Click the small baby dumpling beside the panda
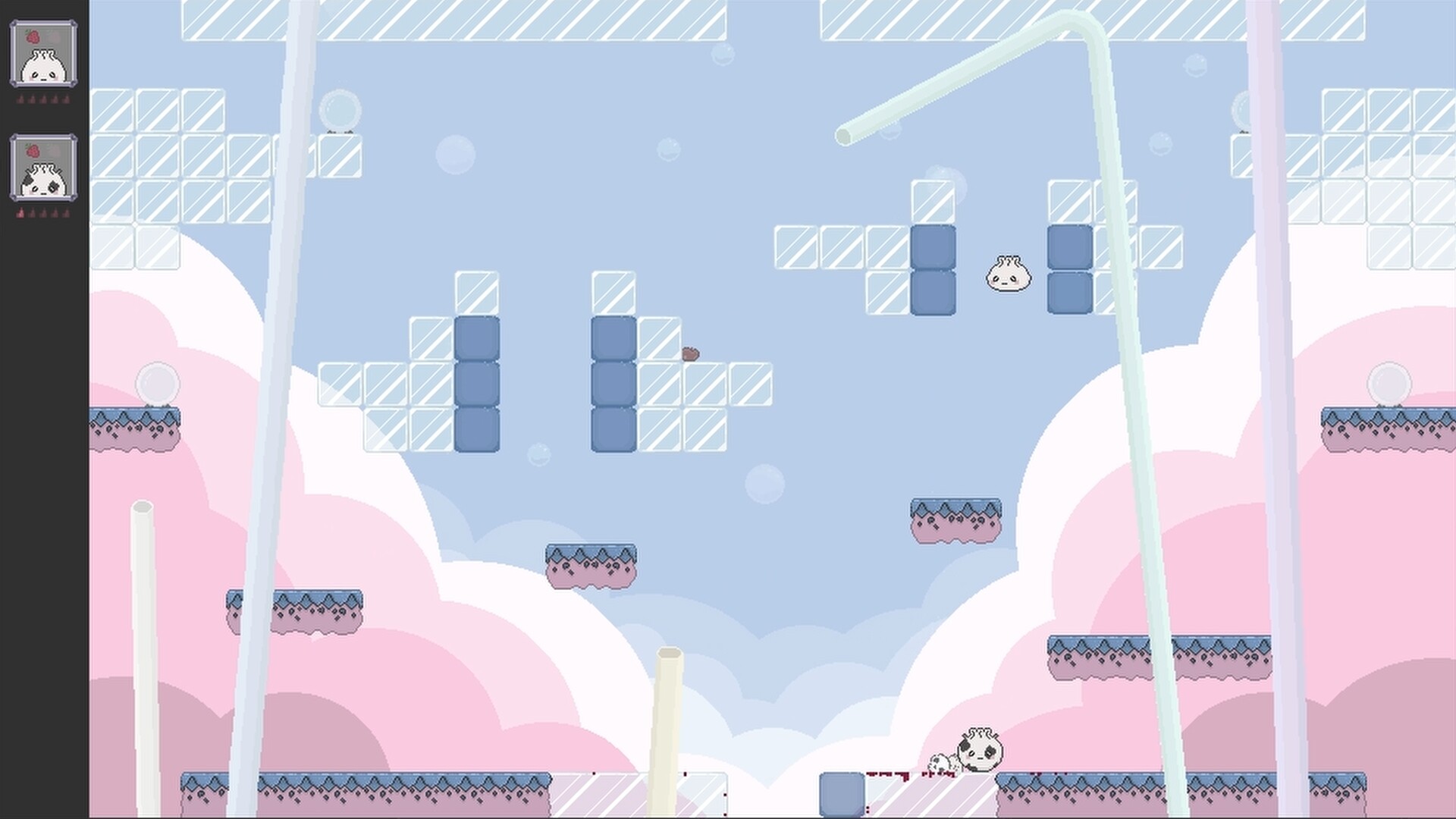 [x=937, y=761]
